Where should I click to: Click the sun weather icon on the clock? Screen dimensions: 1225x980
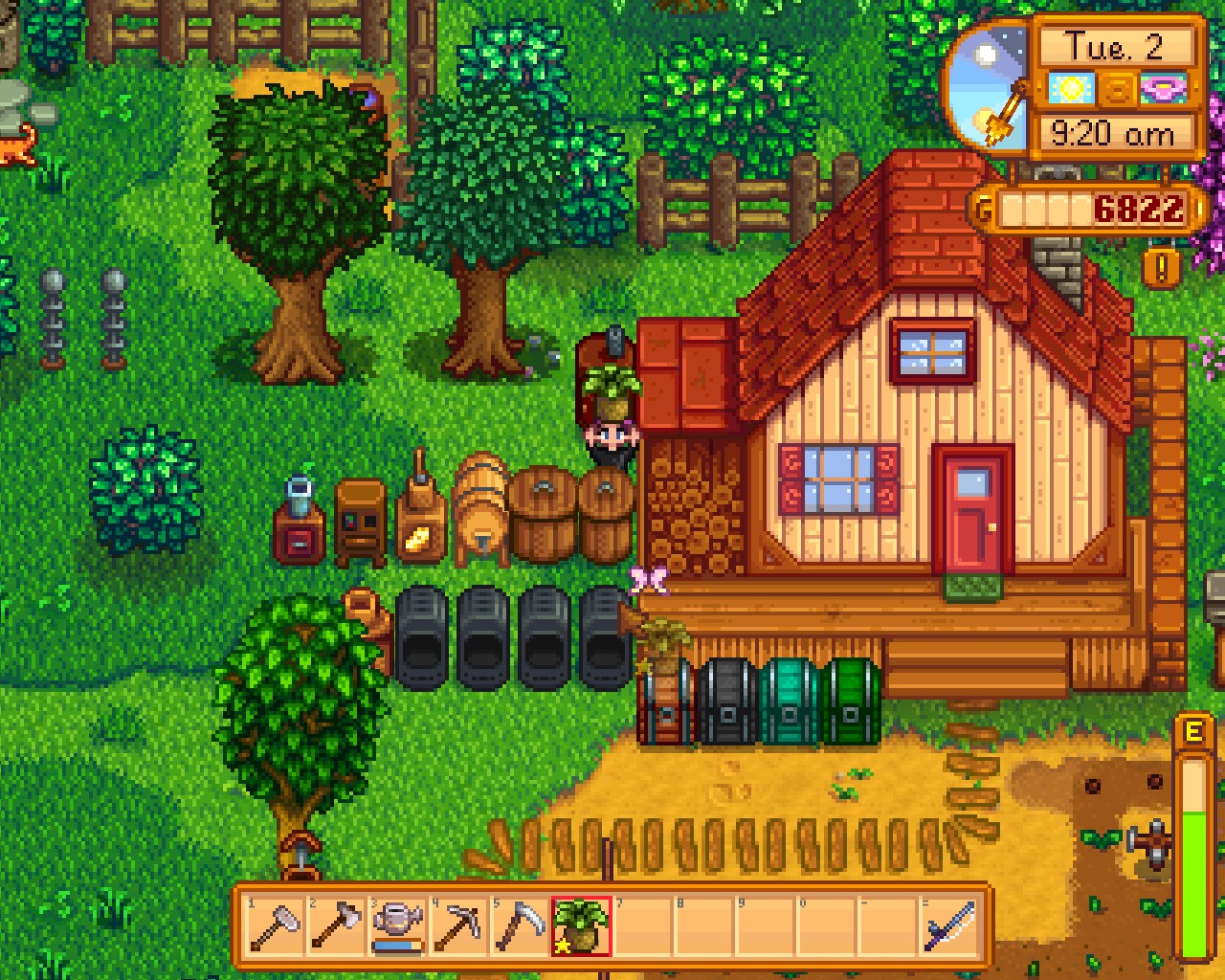[x=1072, y=89]
